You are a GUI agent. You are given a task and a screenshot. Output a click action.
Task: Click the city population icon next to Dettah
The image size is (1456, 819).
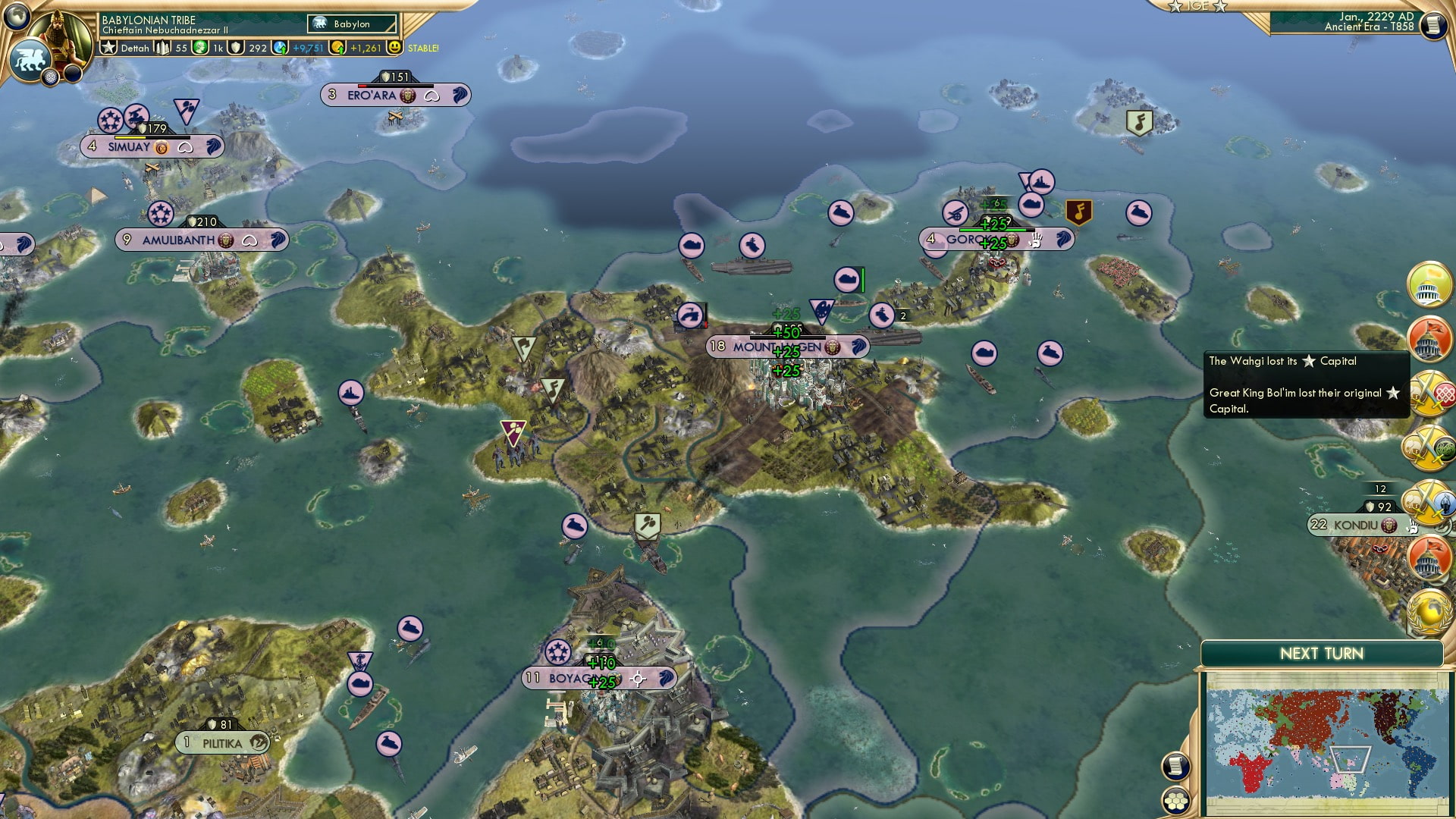tap(164, 48)
